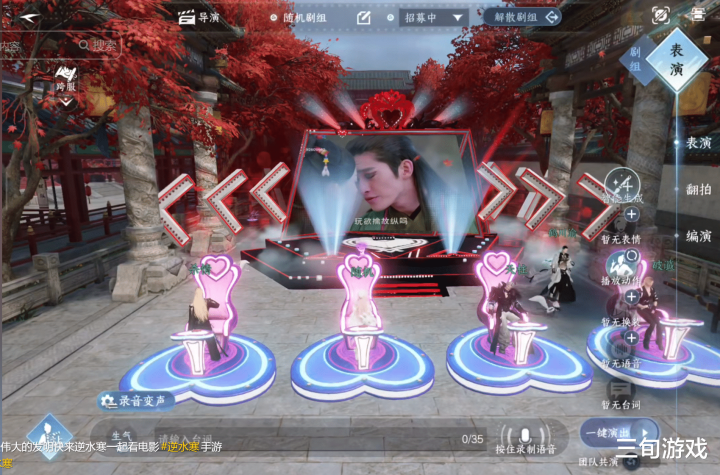Viewport: 720px width, 475px height.
Task: Open the 录音变声 voice changer
Action: [133, 400]
